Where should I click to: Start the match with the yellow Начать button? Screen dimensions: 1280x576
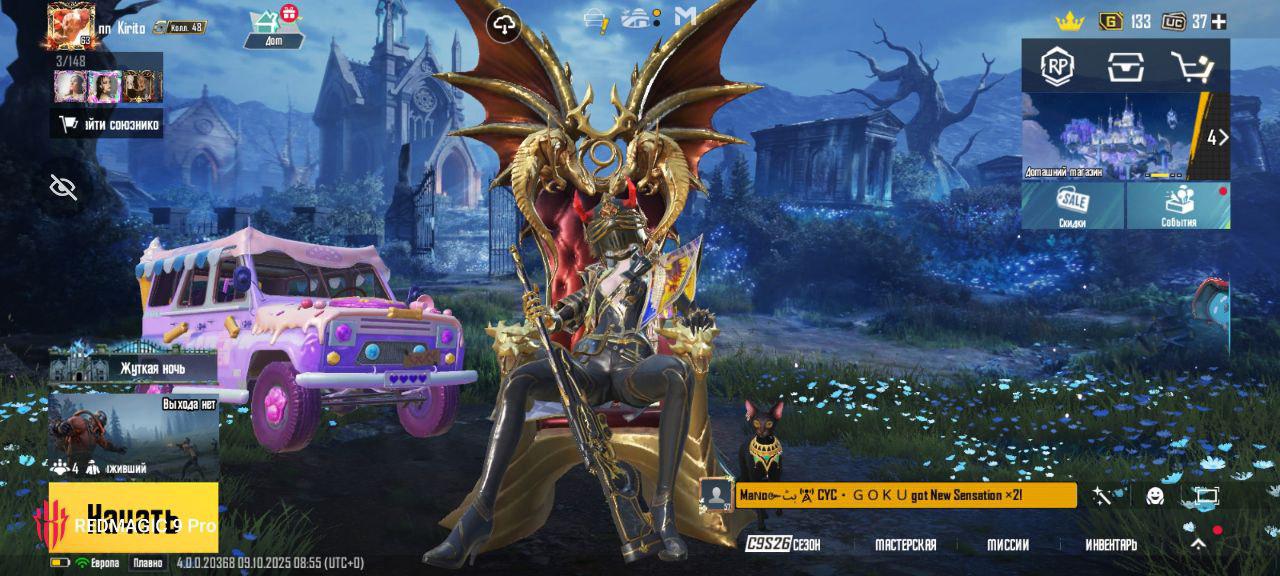133,517
